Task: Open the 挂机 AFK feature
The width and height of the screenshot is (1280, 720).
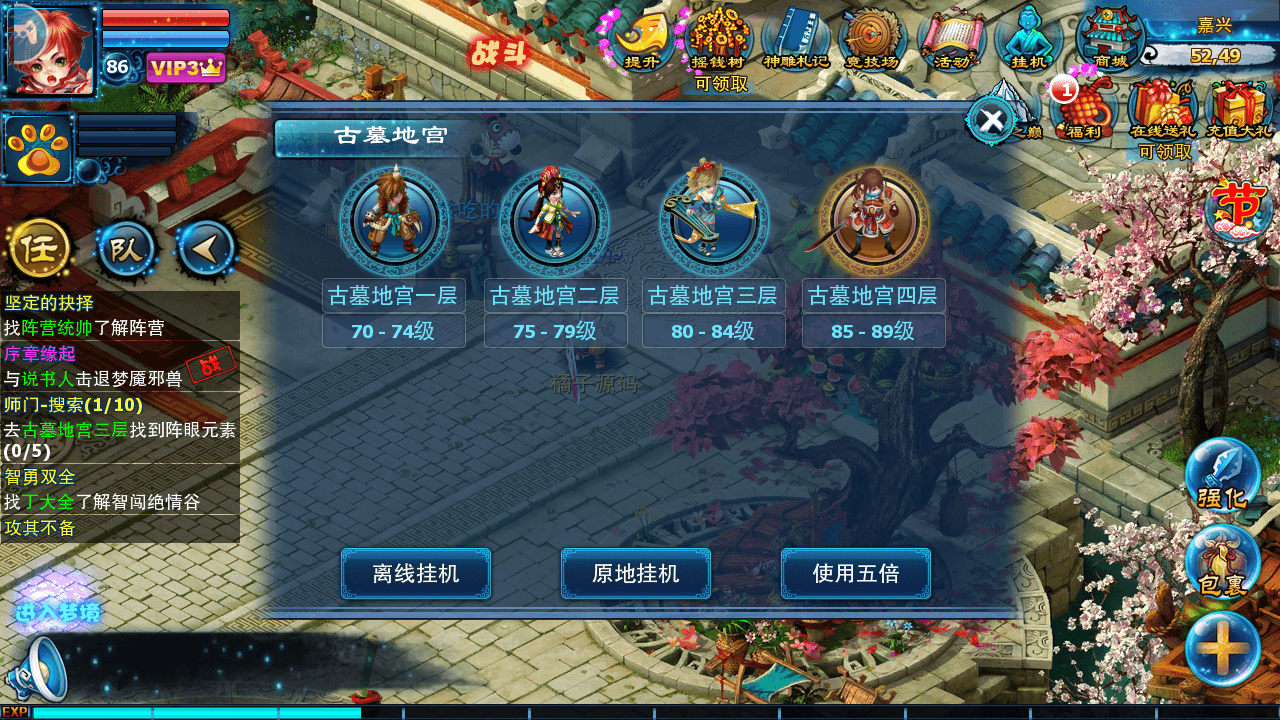Action: point(1027,40)
